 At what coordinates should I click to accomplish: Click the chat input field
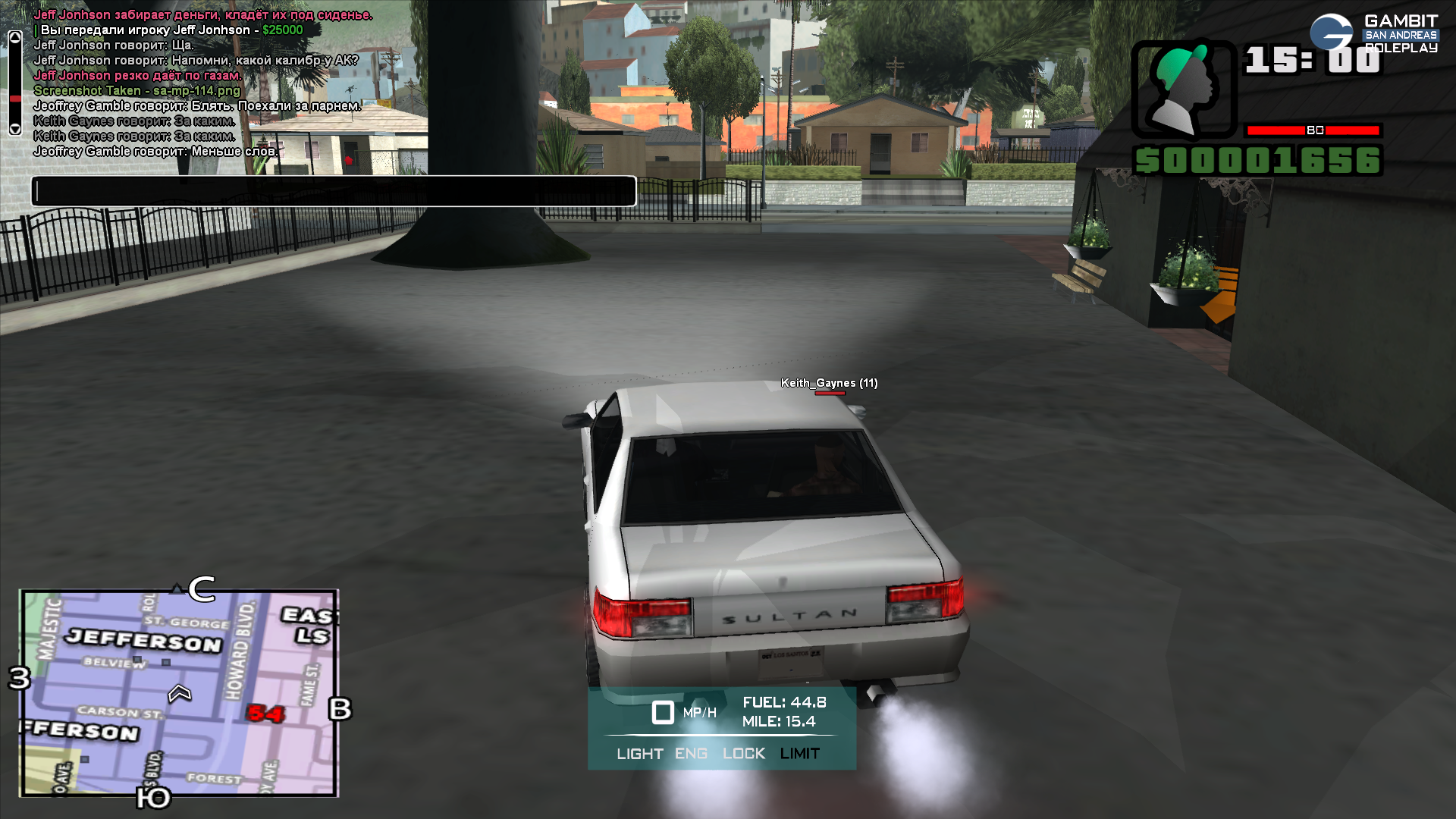pyautogui.click(x=334, y=191)
